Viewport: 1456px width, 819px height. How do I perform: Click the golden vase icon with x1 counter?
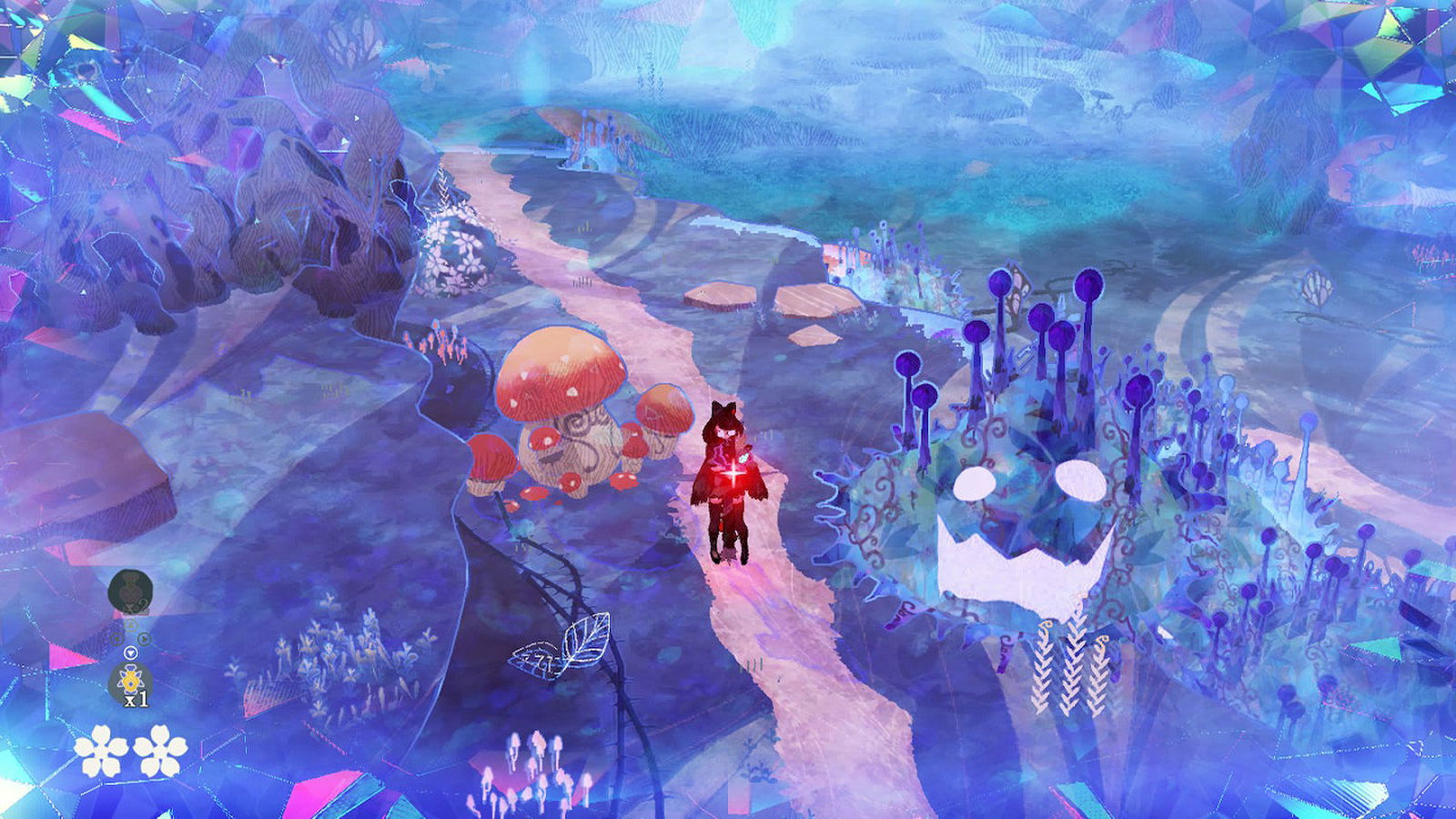click(x=130, y=681)
